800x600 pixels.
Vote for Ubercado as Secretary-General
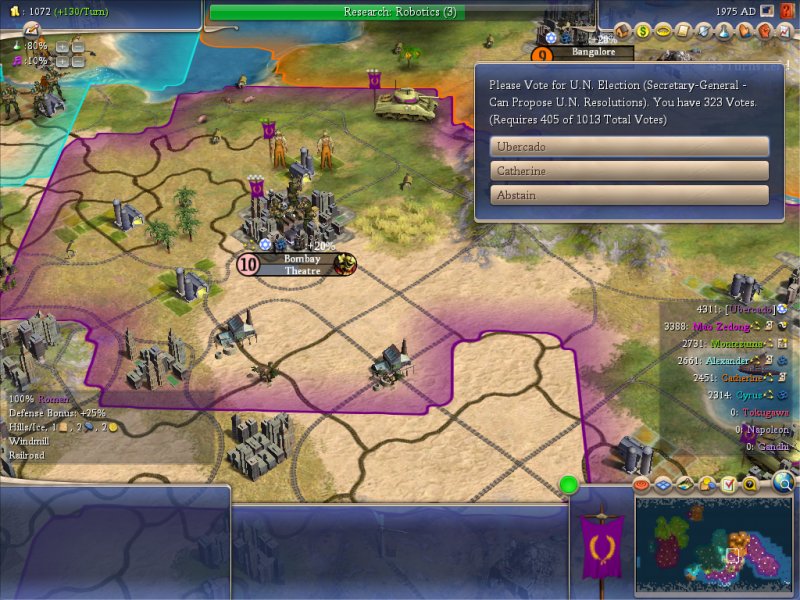629,146
